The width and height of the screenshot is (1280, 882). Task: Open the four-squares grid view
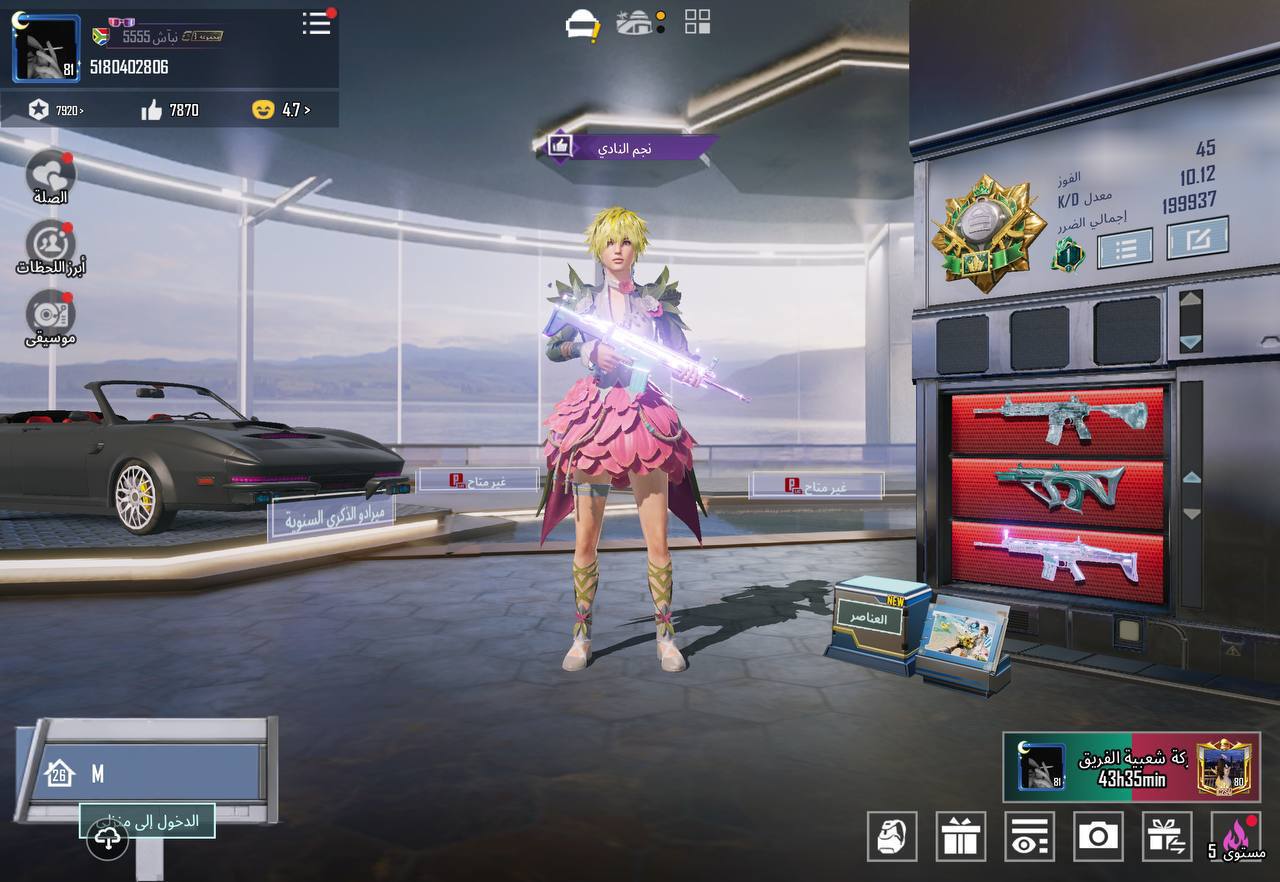pyautogui.click(x=698, y=22)
